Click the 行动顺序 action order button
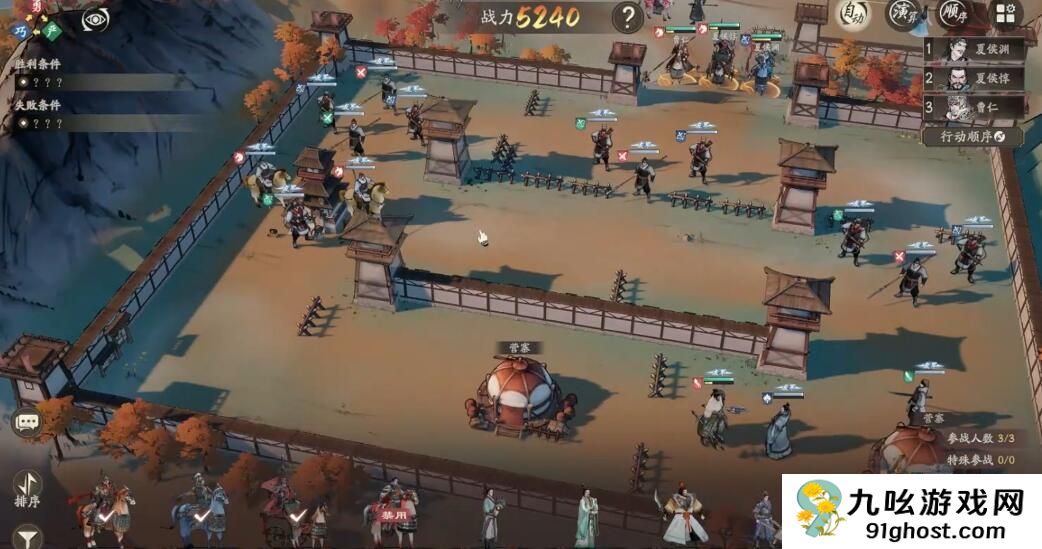 pyautogui.click(x=973, y=136)
